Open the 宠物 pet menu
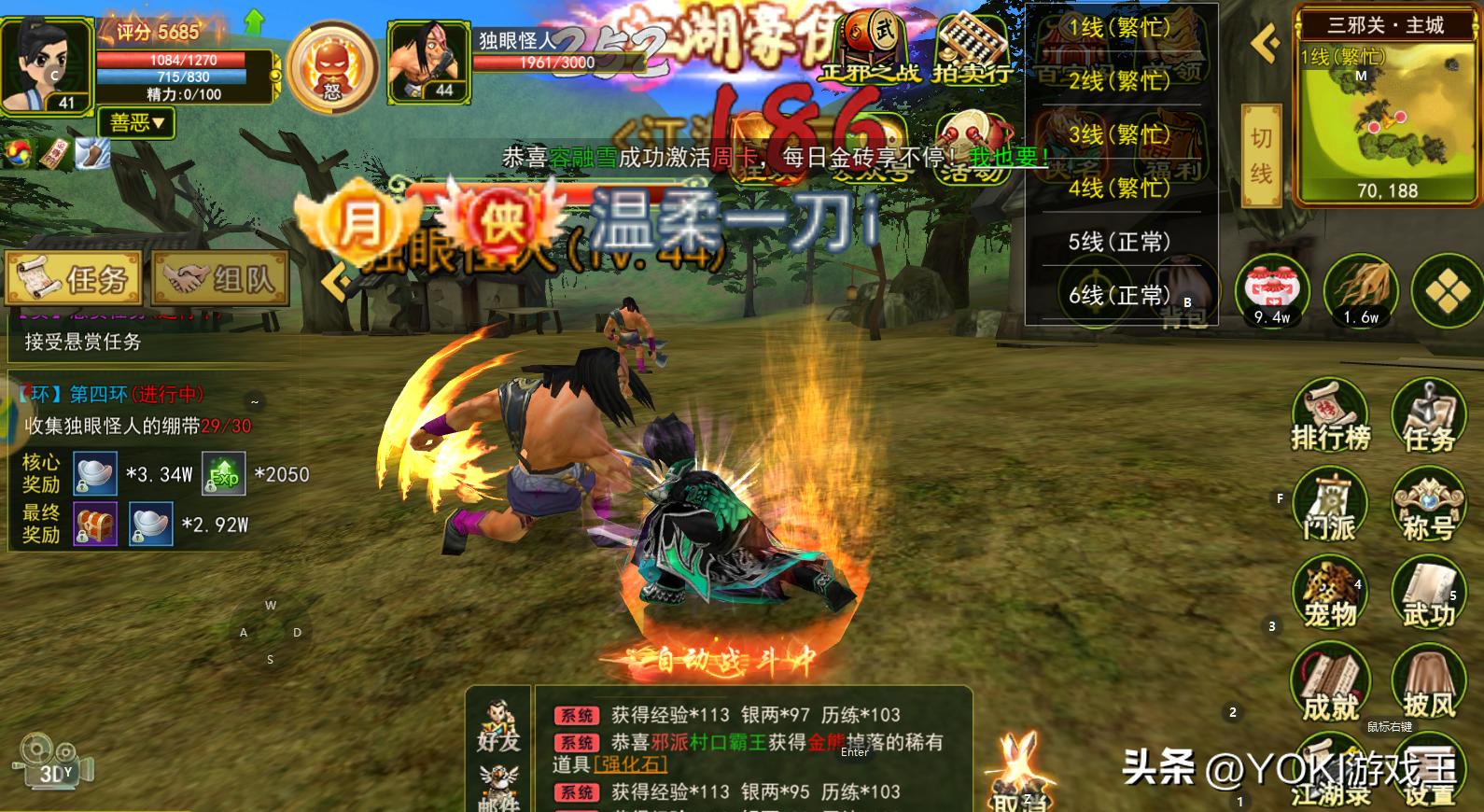 (1330, 595)
